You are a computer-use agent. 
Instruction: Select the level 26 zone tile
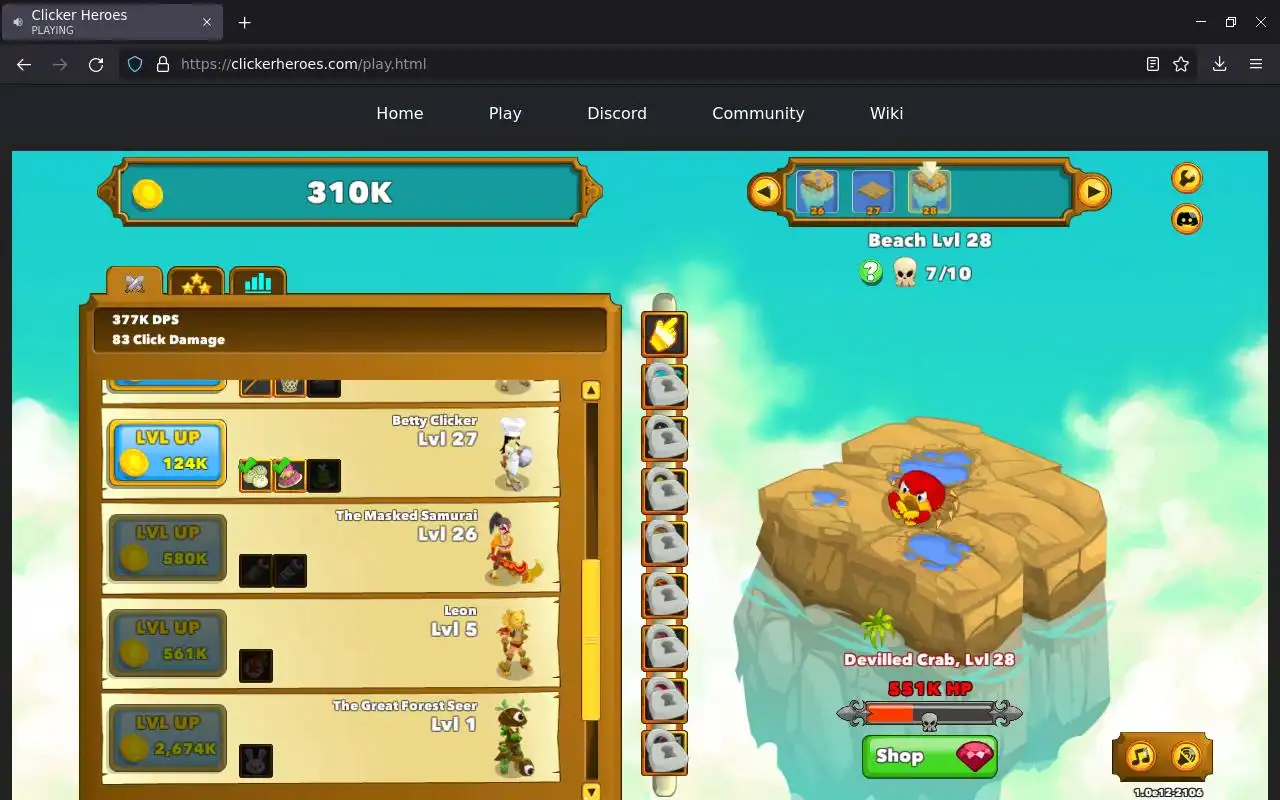click(x=817, y=191)
